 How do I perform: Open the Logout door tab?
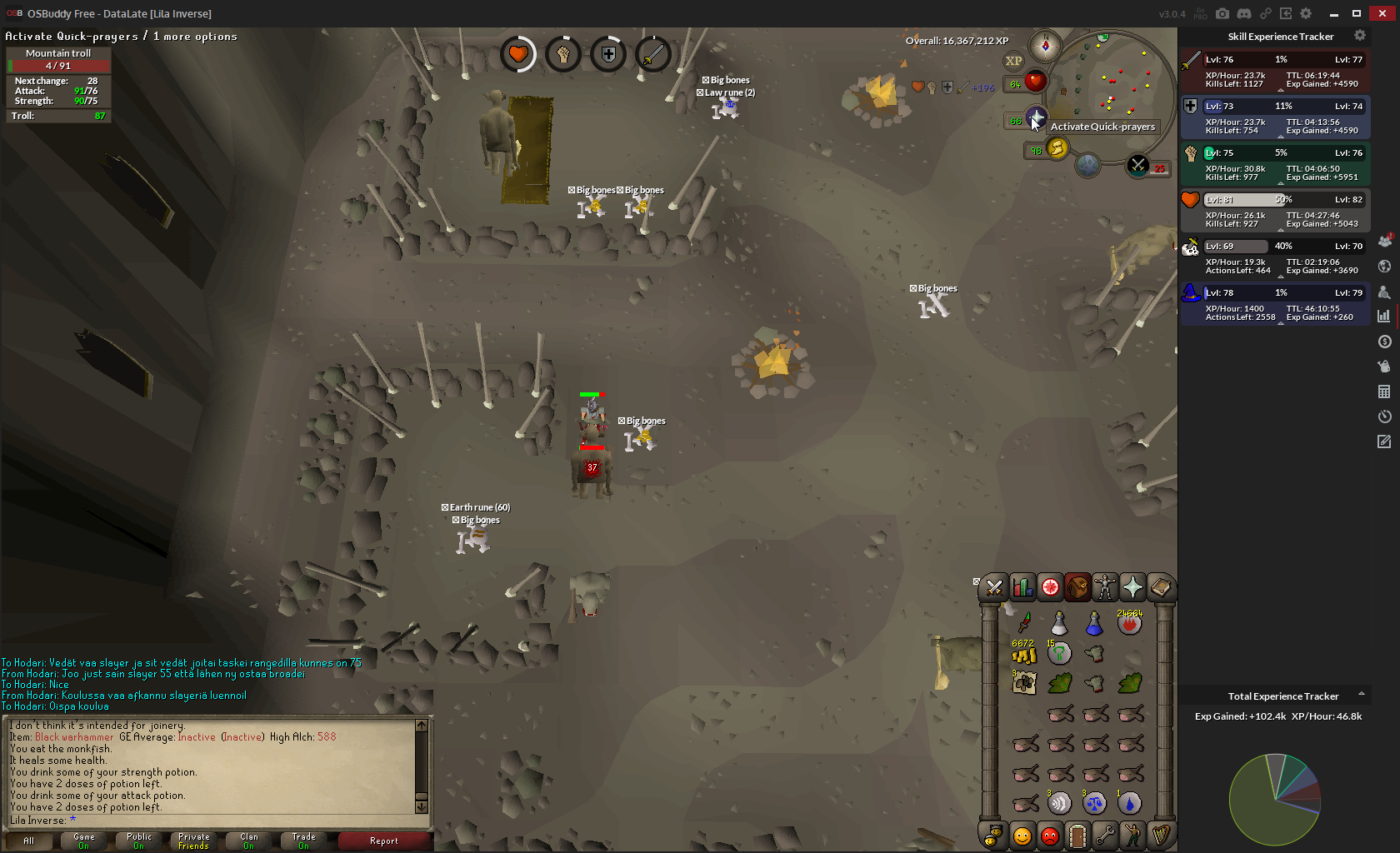pyautogui.click(x=1077, y=835)
